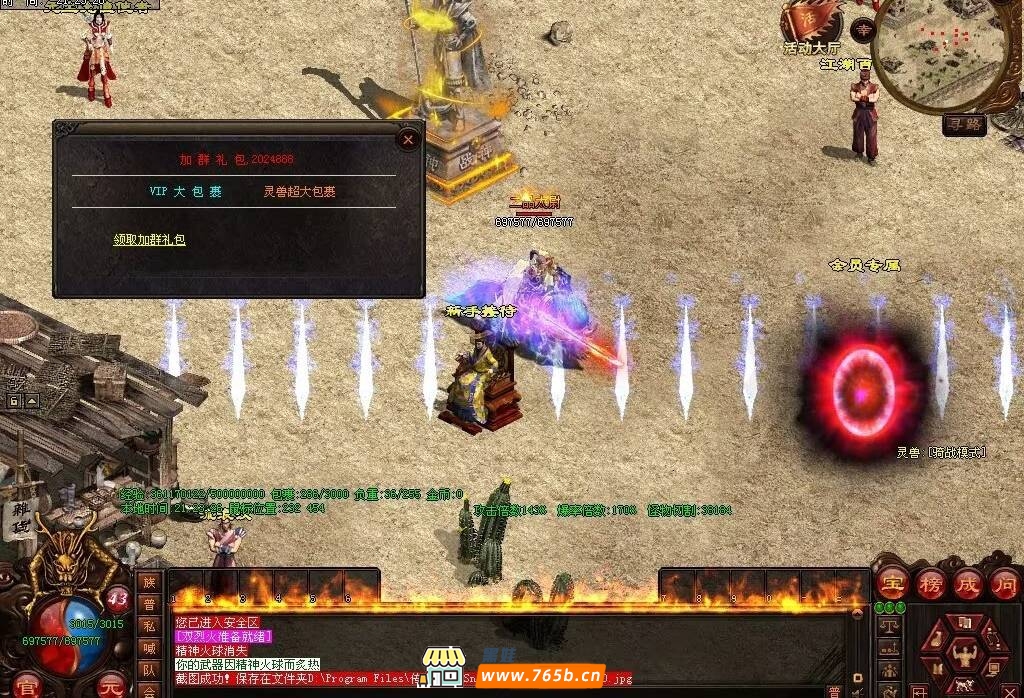Click the 官 button below the health orb
Viewport: 1024px width, 698px height.
coord(27,686)
